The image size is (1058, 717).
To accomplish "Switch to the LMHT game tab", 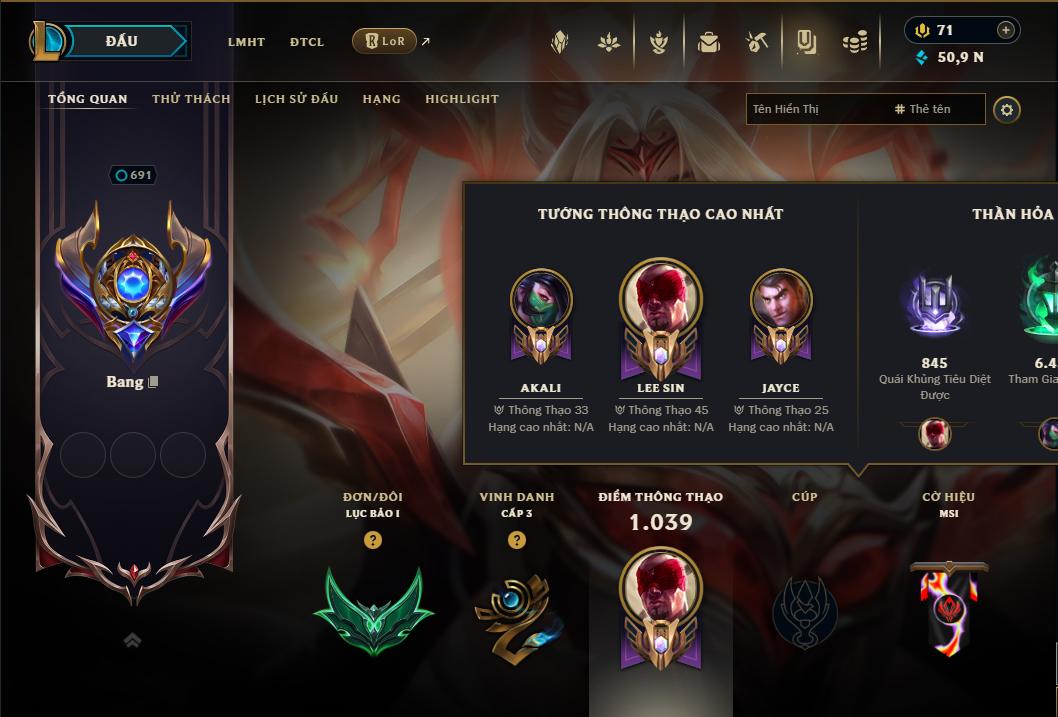I will point(246,42).
